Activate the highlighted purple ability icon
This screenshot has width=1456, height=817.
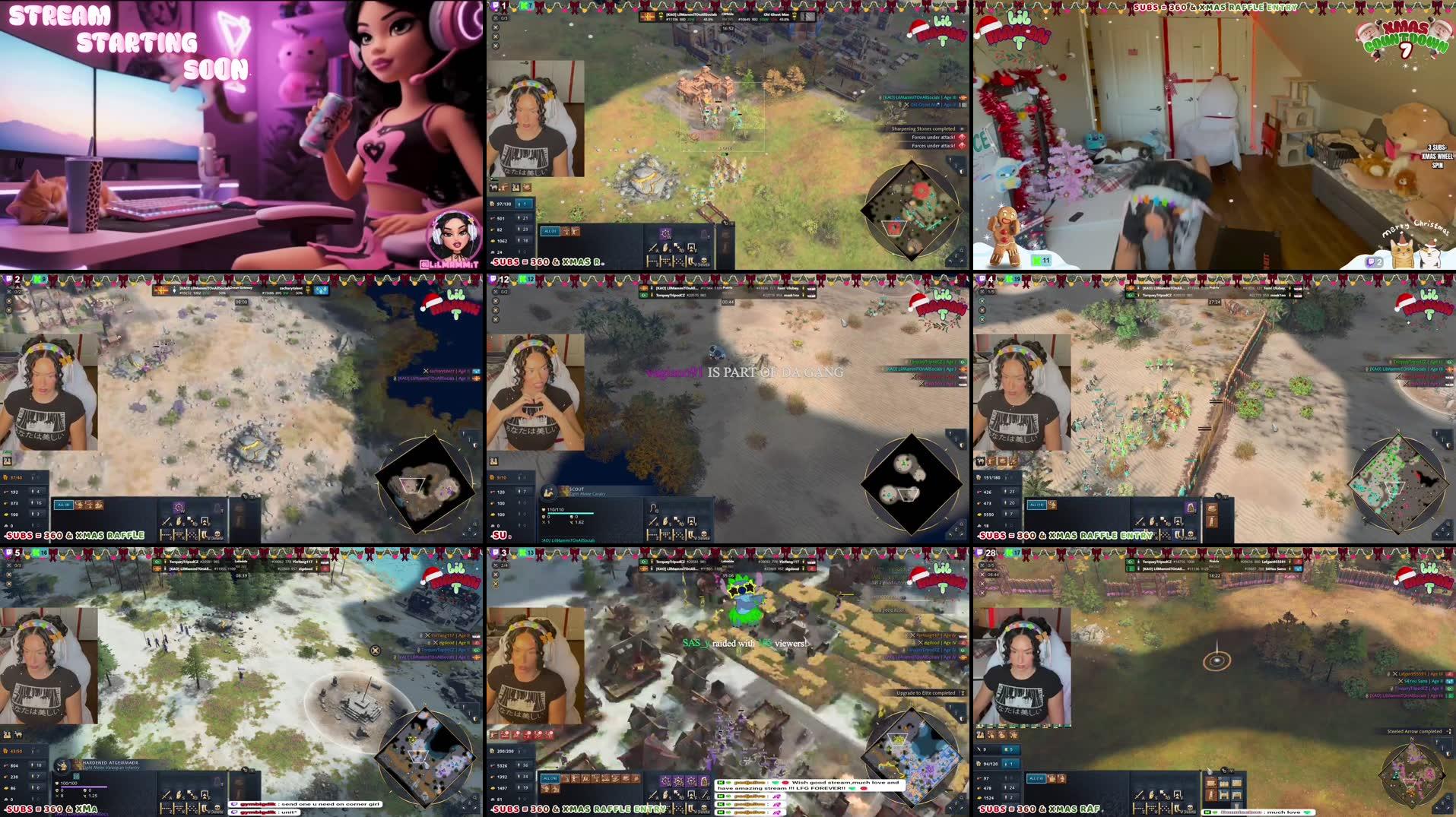click(666, 234)
